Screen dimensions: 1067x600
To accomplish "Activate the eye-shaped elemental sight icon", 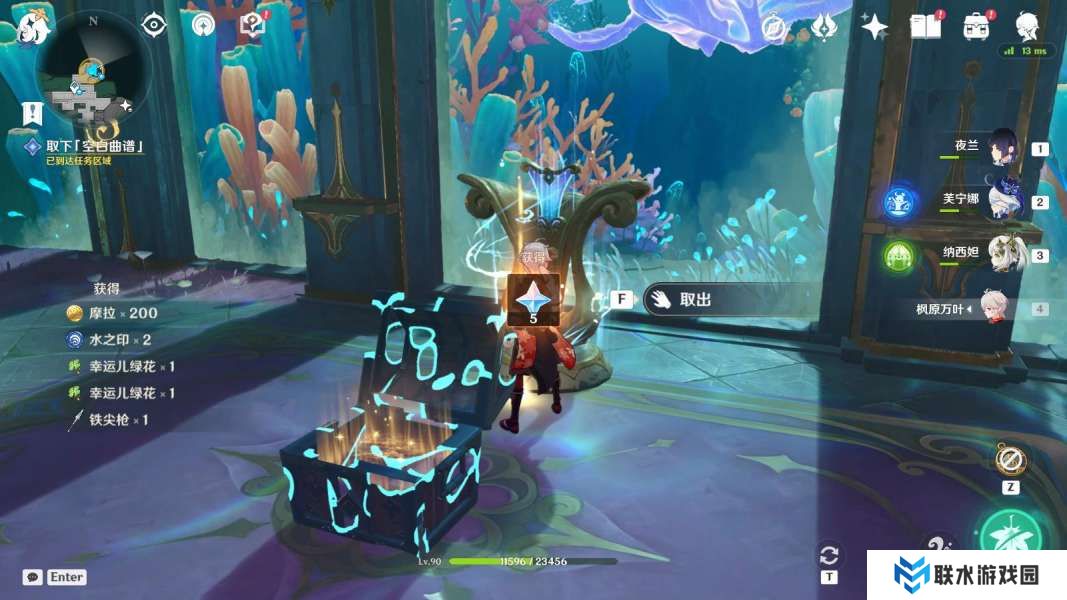I will [153, 25].
